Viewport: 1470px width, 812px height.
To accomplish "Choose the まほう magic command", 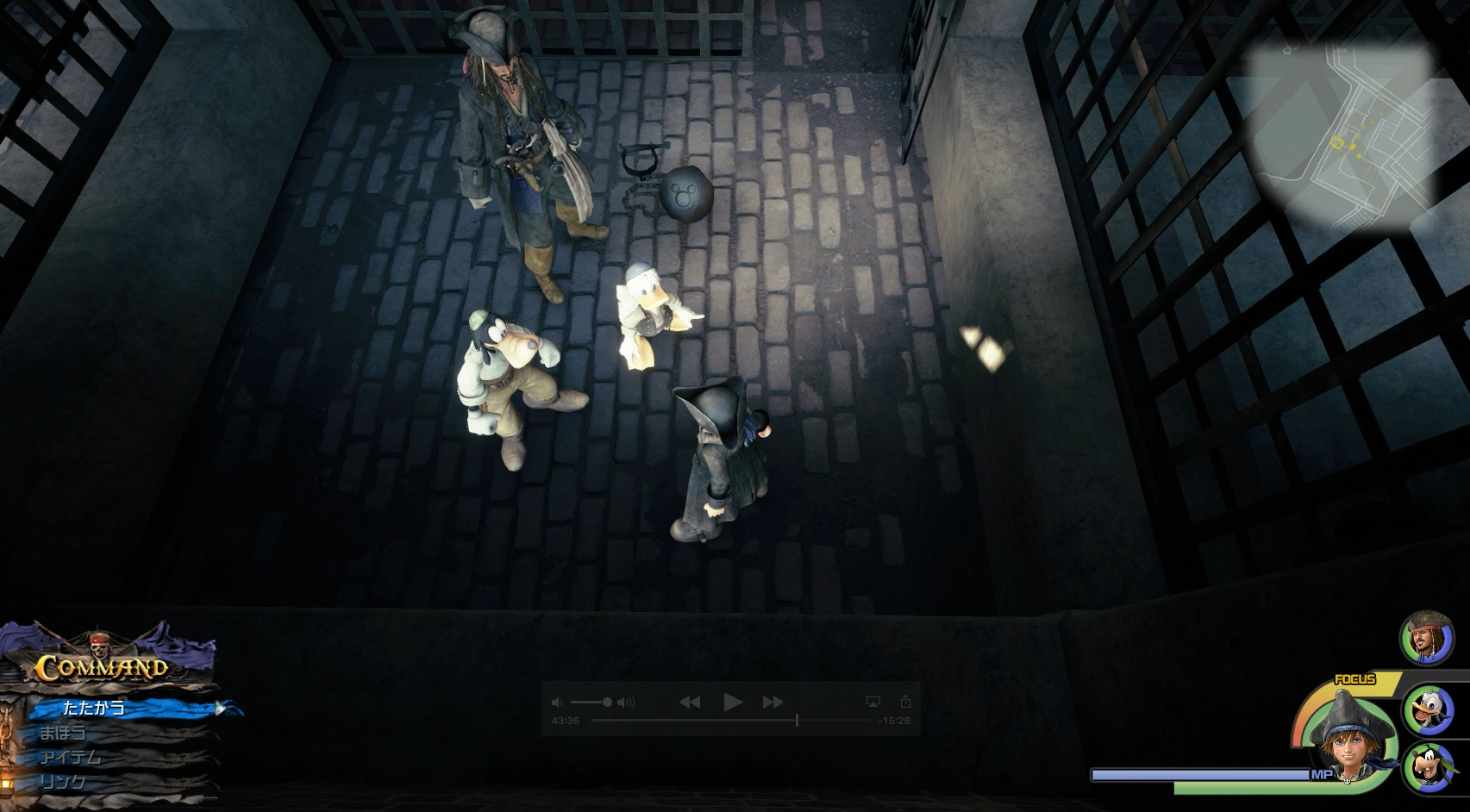I will pyautogui.click(x=64, y=733).
